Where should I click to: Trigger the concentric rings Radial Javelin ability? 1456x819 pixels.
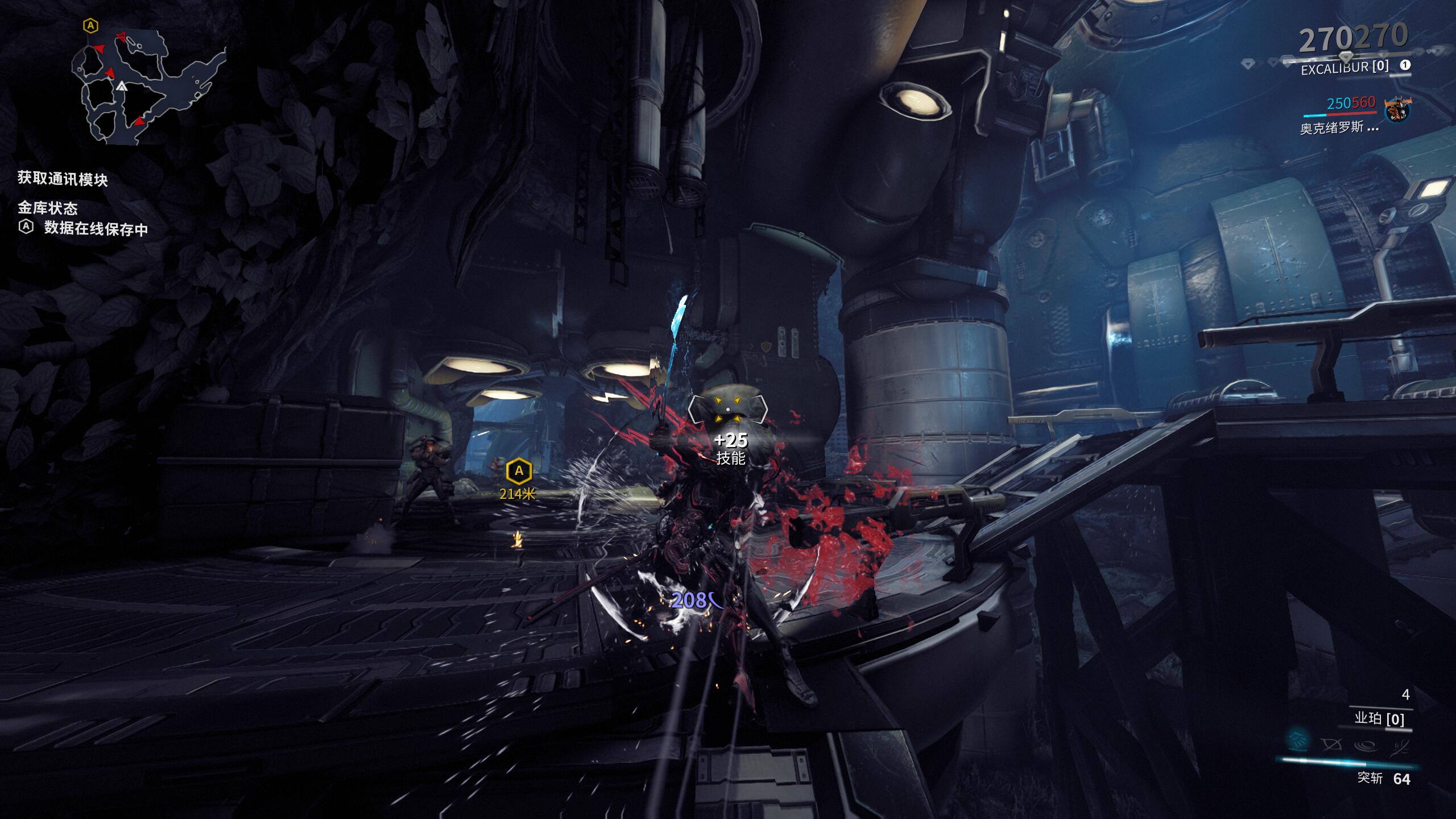click(1366, 744)
